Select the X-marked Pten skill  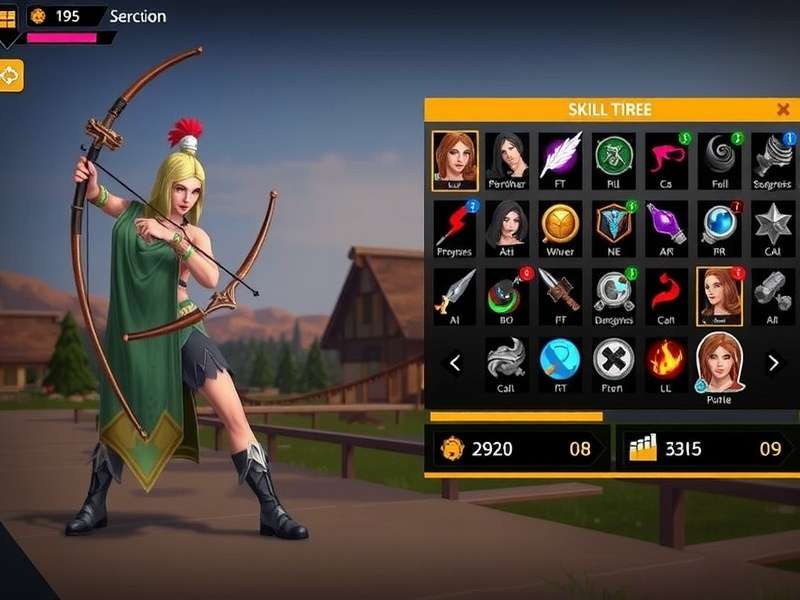click(613, 359)
